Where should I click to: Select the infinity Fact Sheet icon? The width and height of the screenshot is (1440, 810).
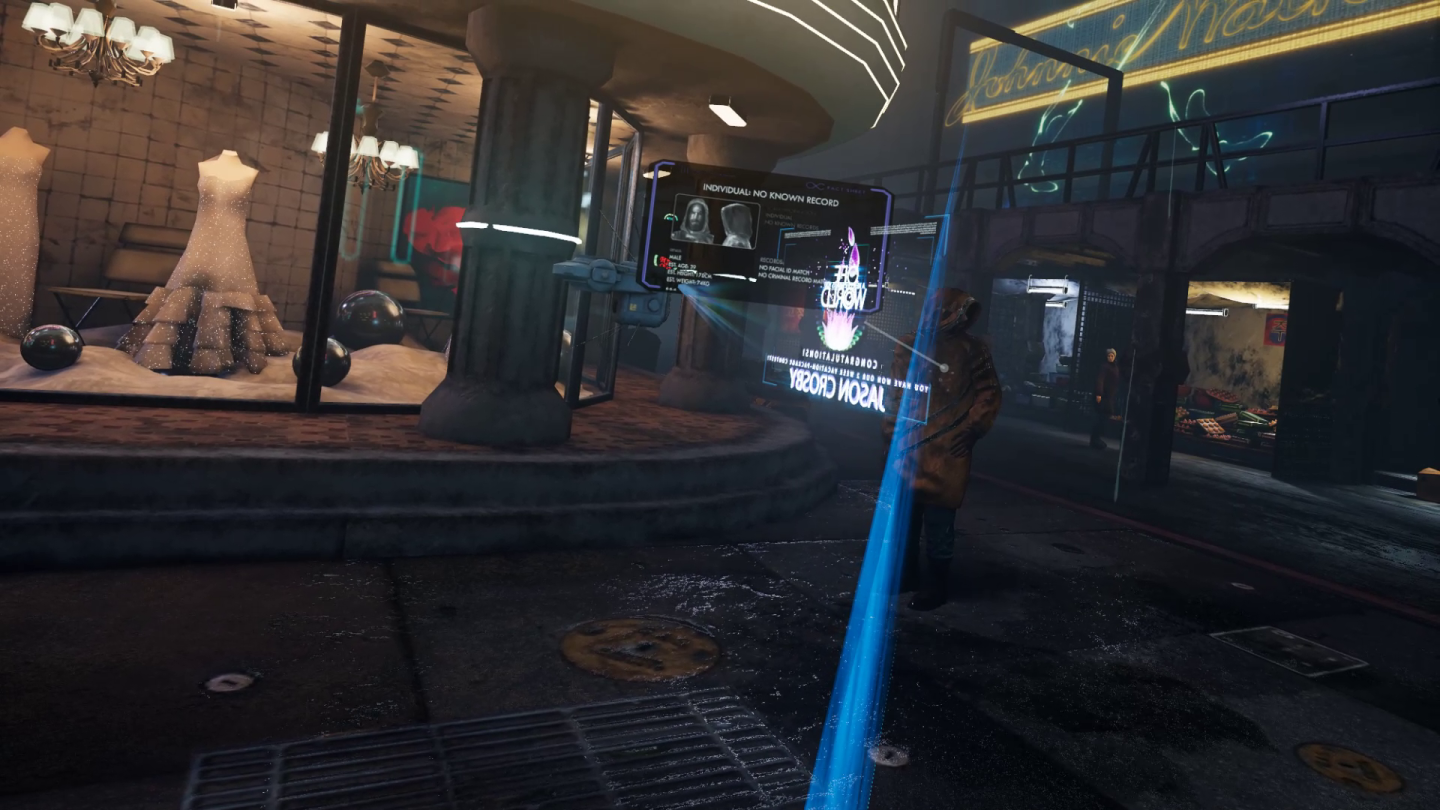815,186
